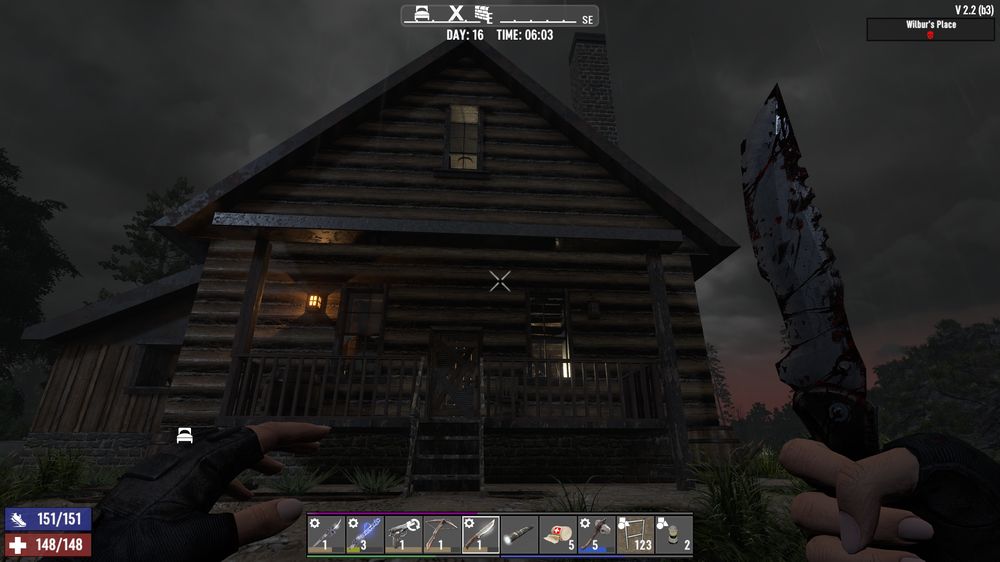Equip the pistol from the hotbar
The image size is (1000, 562).
(403, 533)
